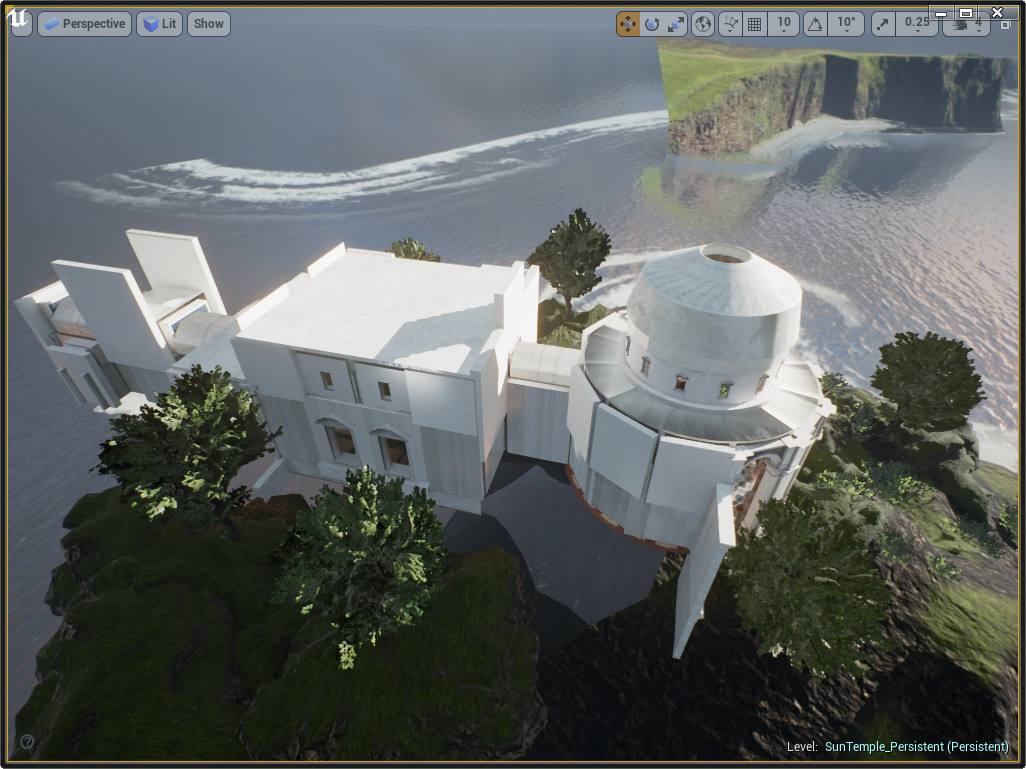Open the grid snap size 10 dropdown
The height and width of the screenshot is (769, 1026).
783,24
